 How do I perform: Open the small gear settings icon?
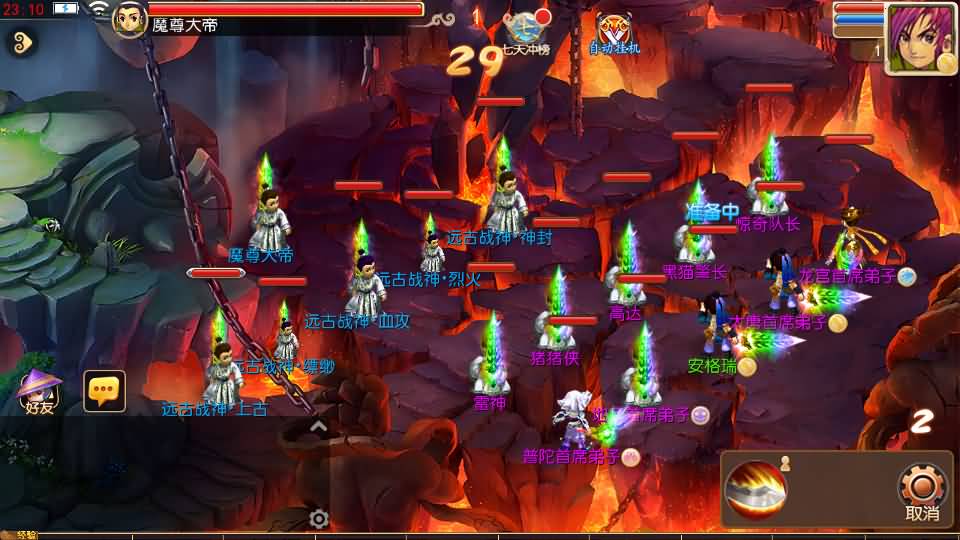click(x=319, y=518)
